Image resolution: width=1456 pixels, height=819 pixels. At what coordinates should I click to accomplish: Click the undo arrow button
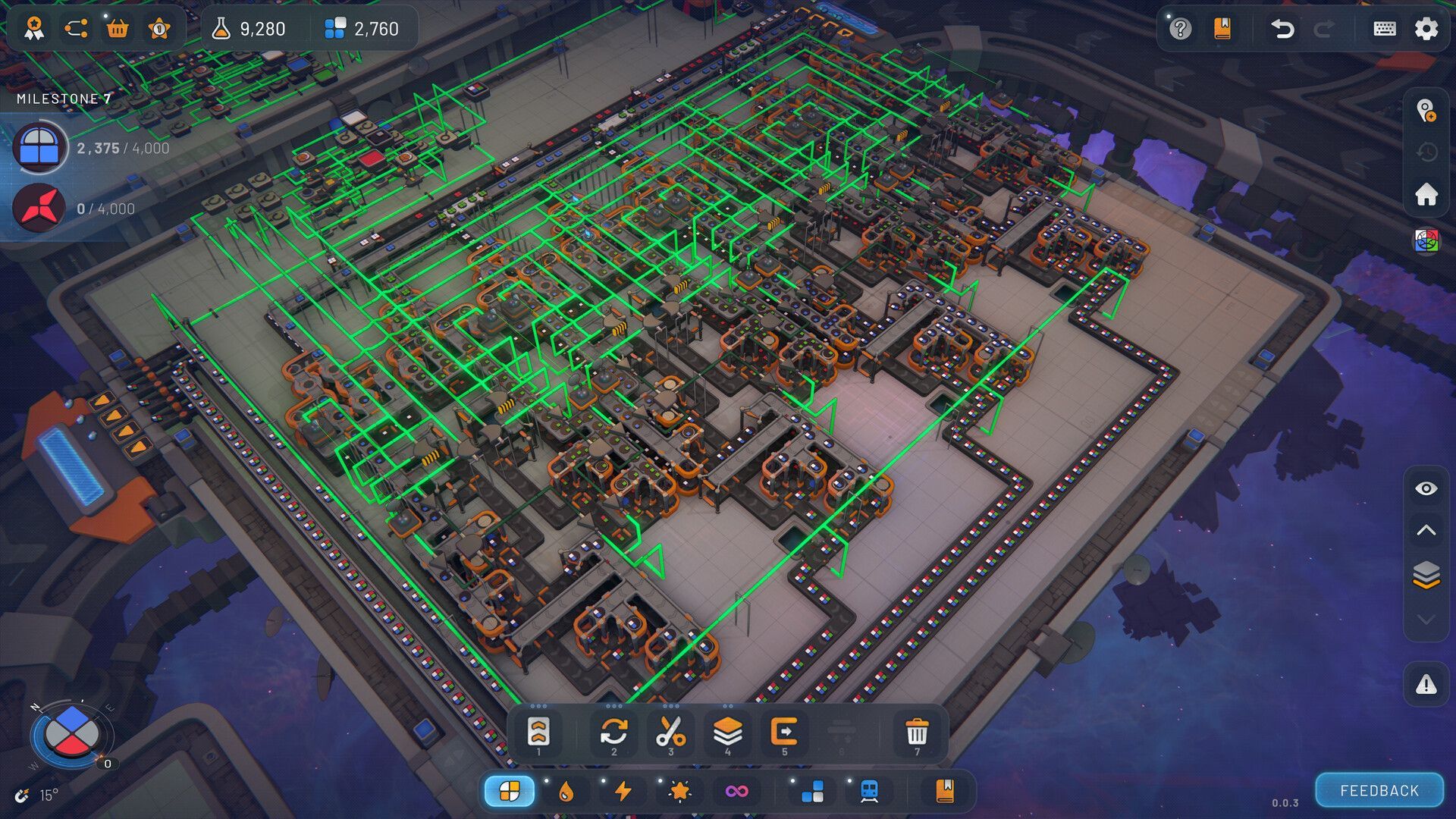[1282, 29]
